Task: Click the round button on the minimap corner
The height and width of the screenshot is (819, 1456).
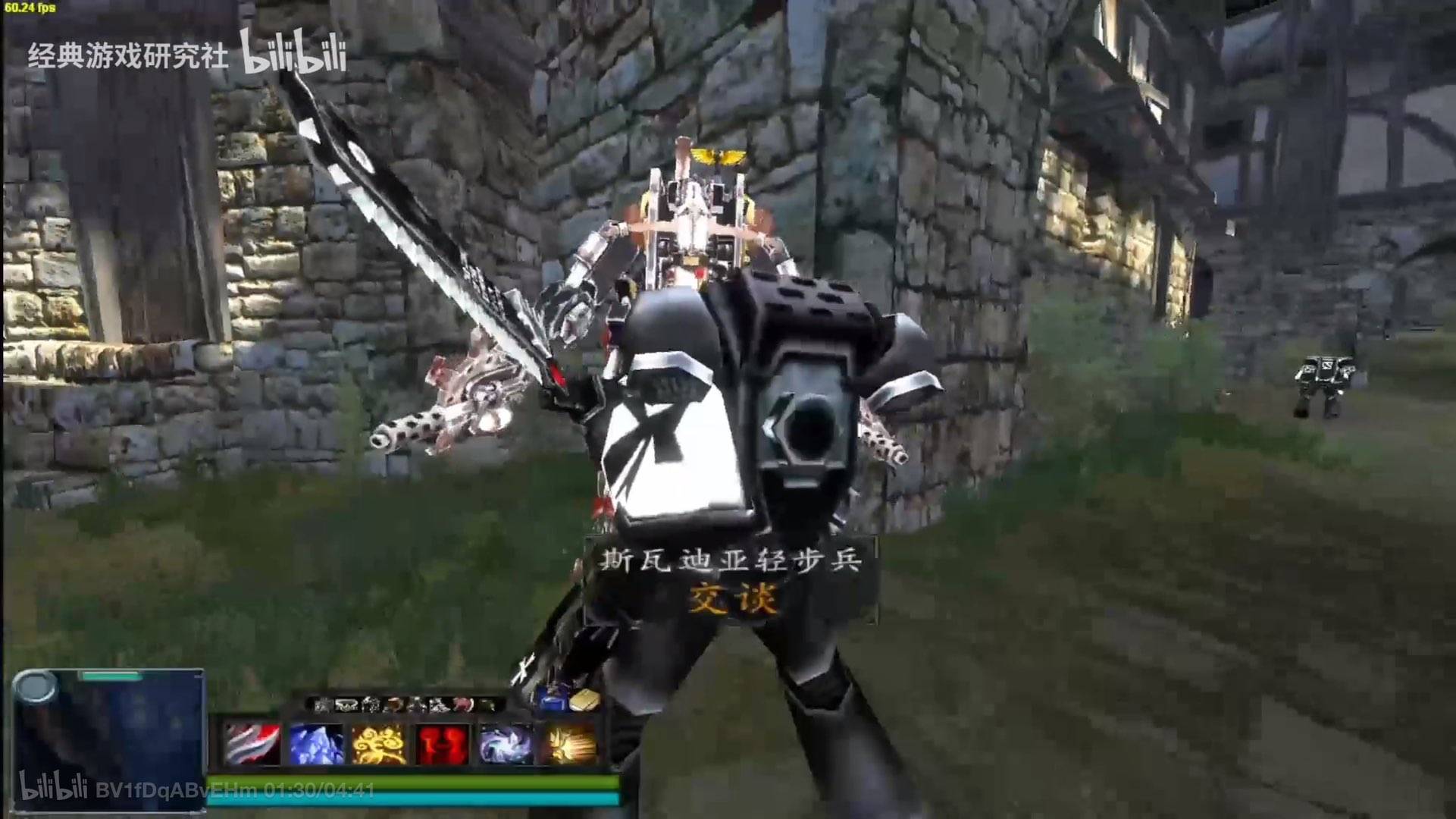Action: tap(35, 688)
